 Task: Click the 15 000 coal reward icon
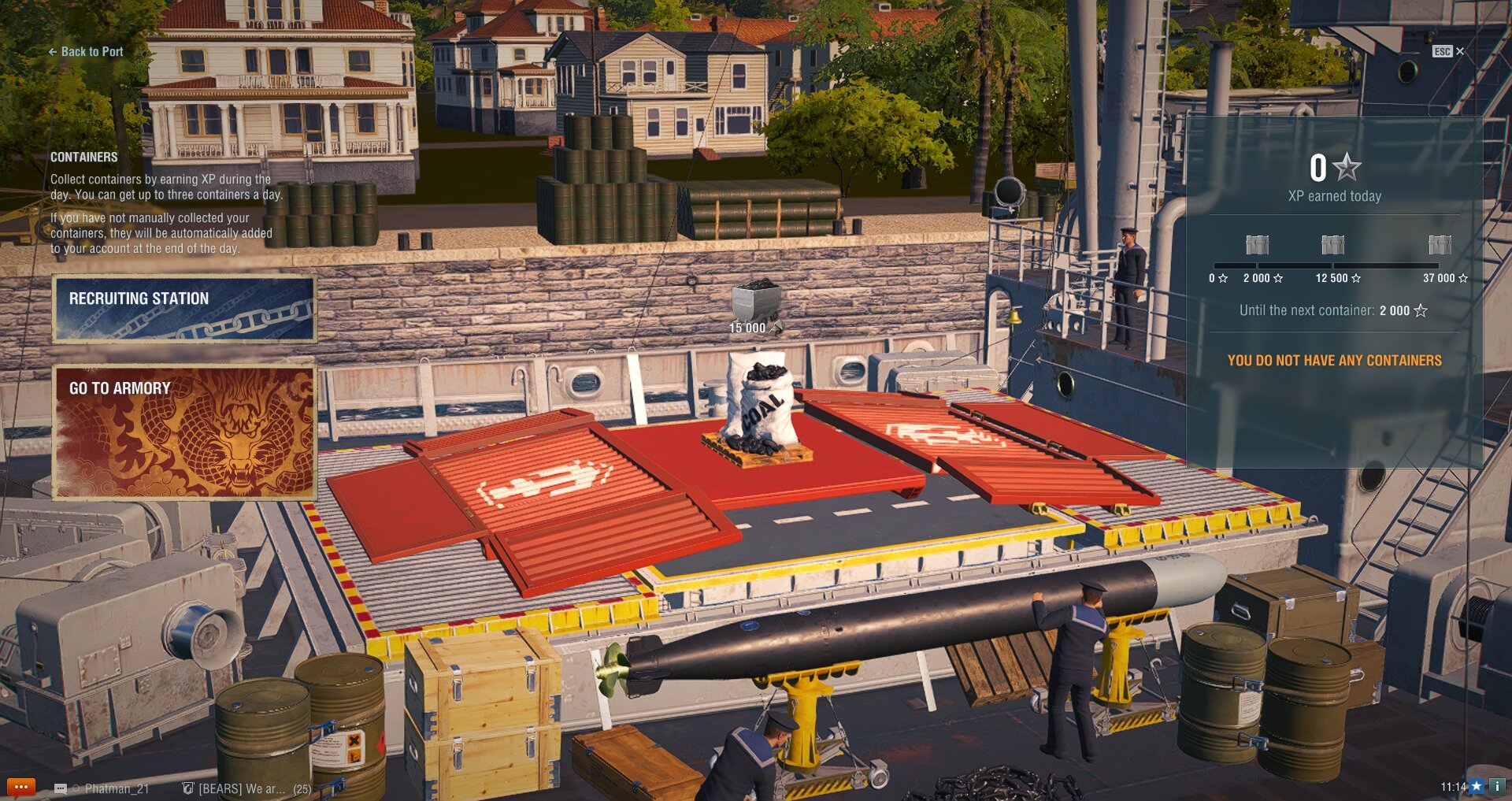coord(754,302)
